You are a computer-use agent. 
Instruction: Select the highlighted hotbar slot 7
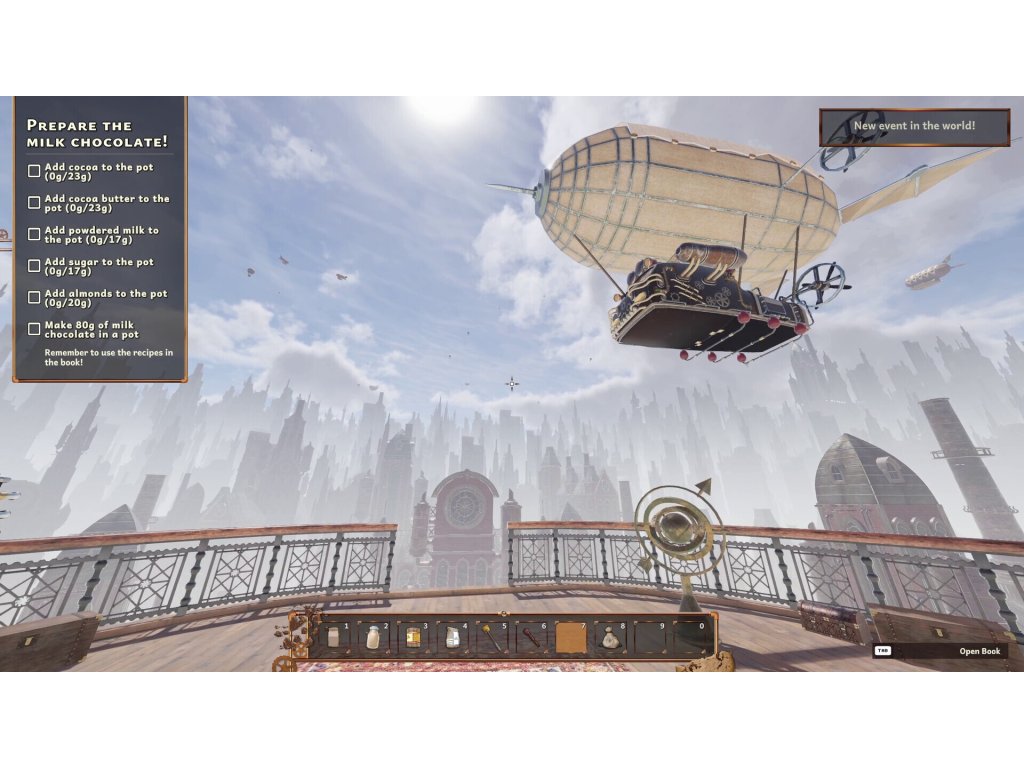(571, 638)
